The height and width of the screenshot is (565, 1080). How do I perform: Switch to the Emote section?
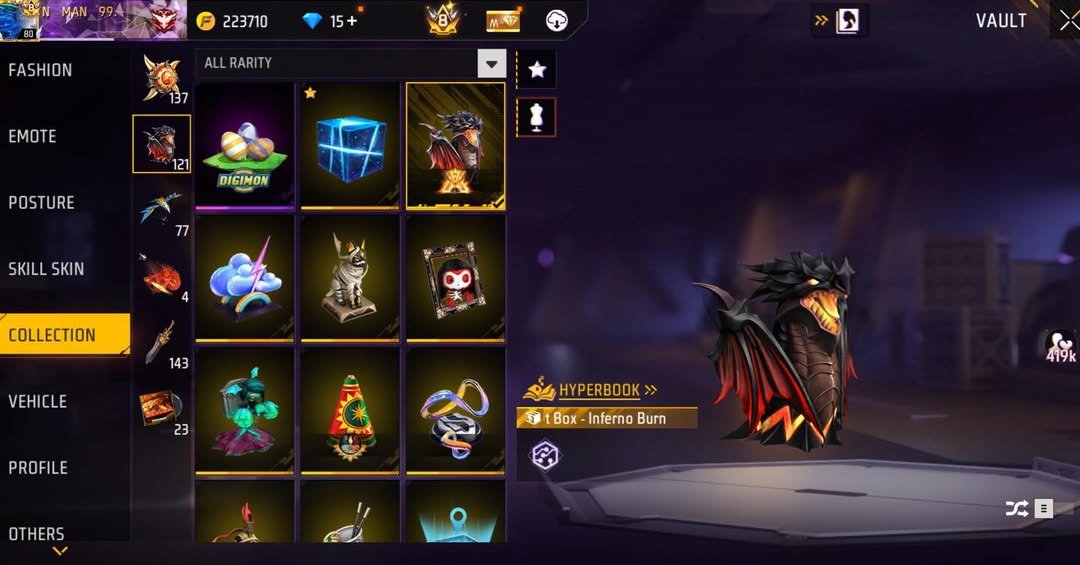pos(32,136)
